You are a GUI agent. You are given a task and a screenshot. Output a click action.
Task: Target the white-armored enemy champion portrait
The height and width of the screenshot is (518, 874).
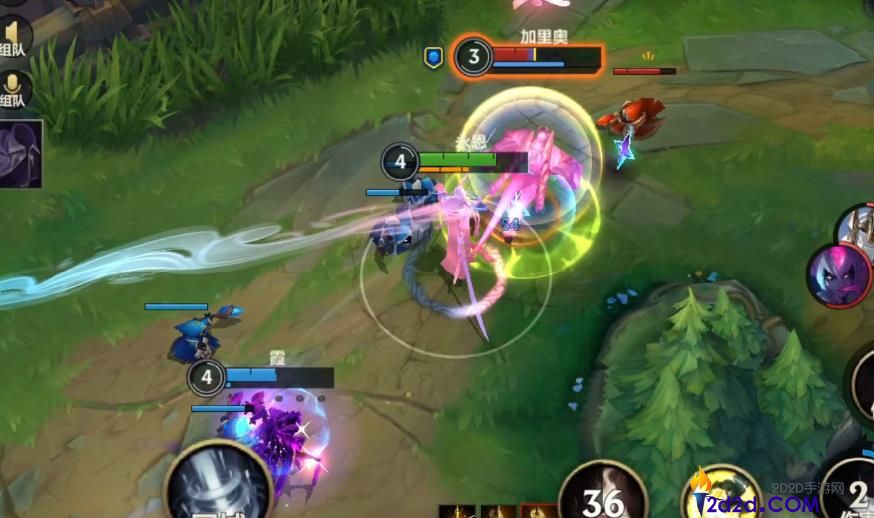pos(858,226)
